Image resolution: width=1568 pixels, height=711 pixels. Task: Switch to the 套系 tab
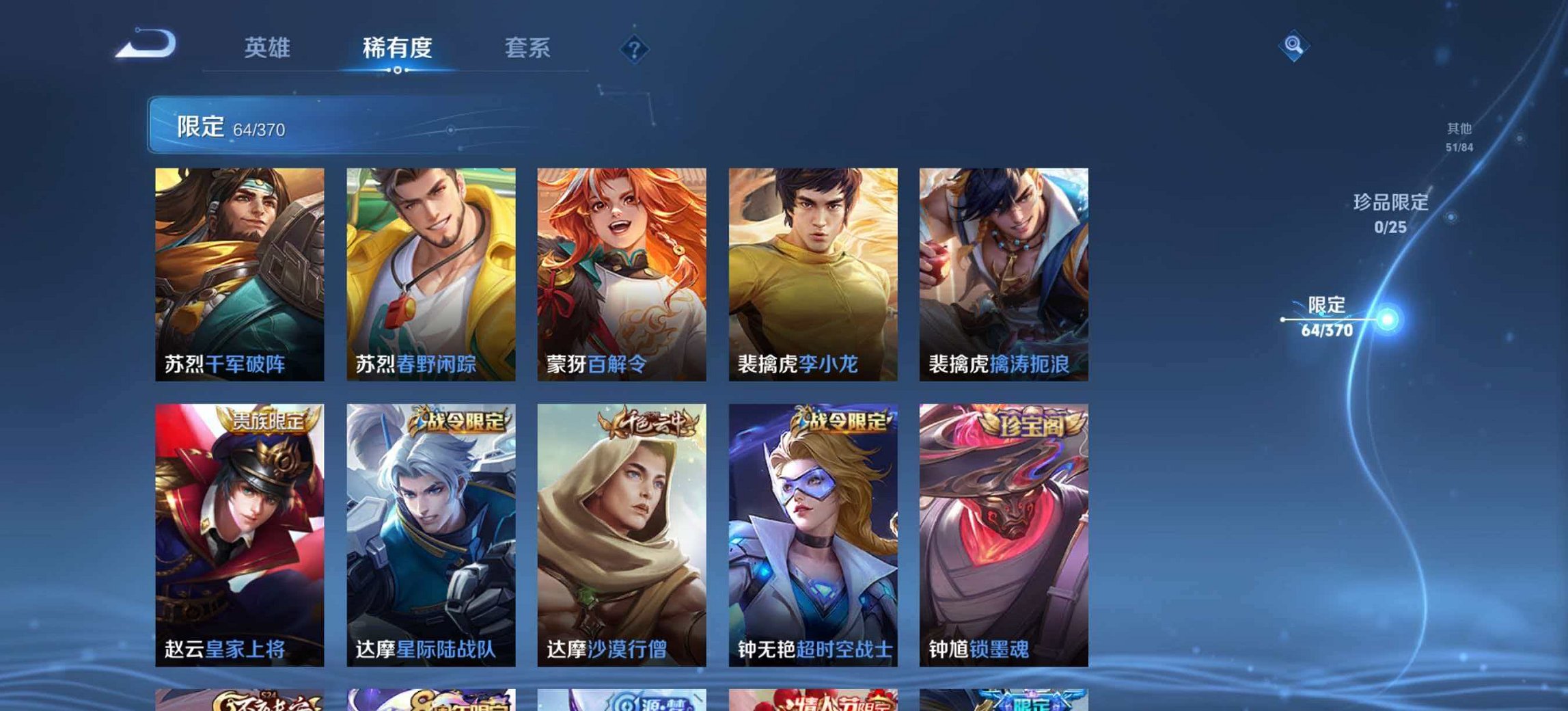527,48
